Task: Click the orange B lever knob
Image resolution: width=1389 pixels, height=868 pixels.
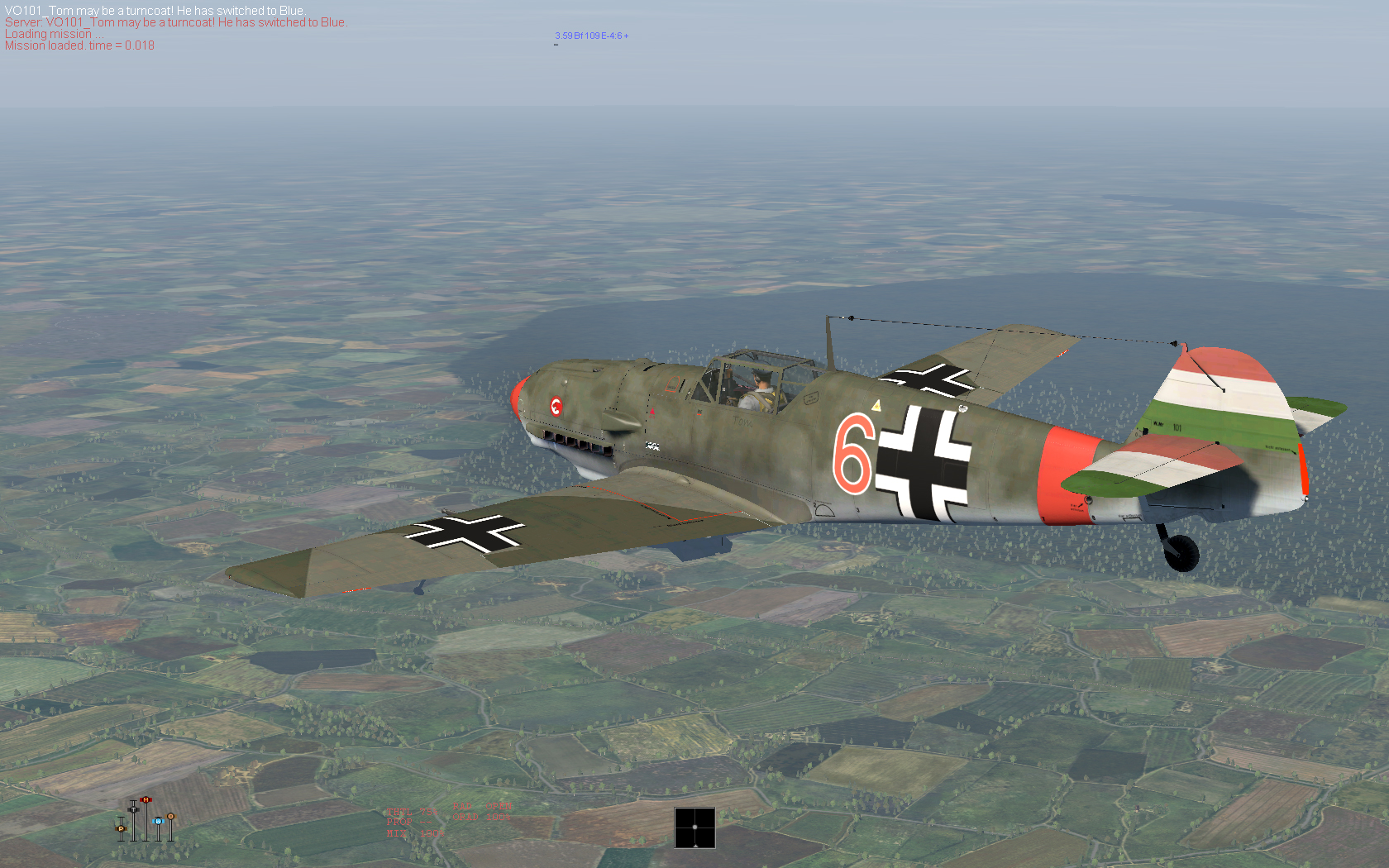Action: tap(170, 816)
